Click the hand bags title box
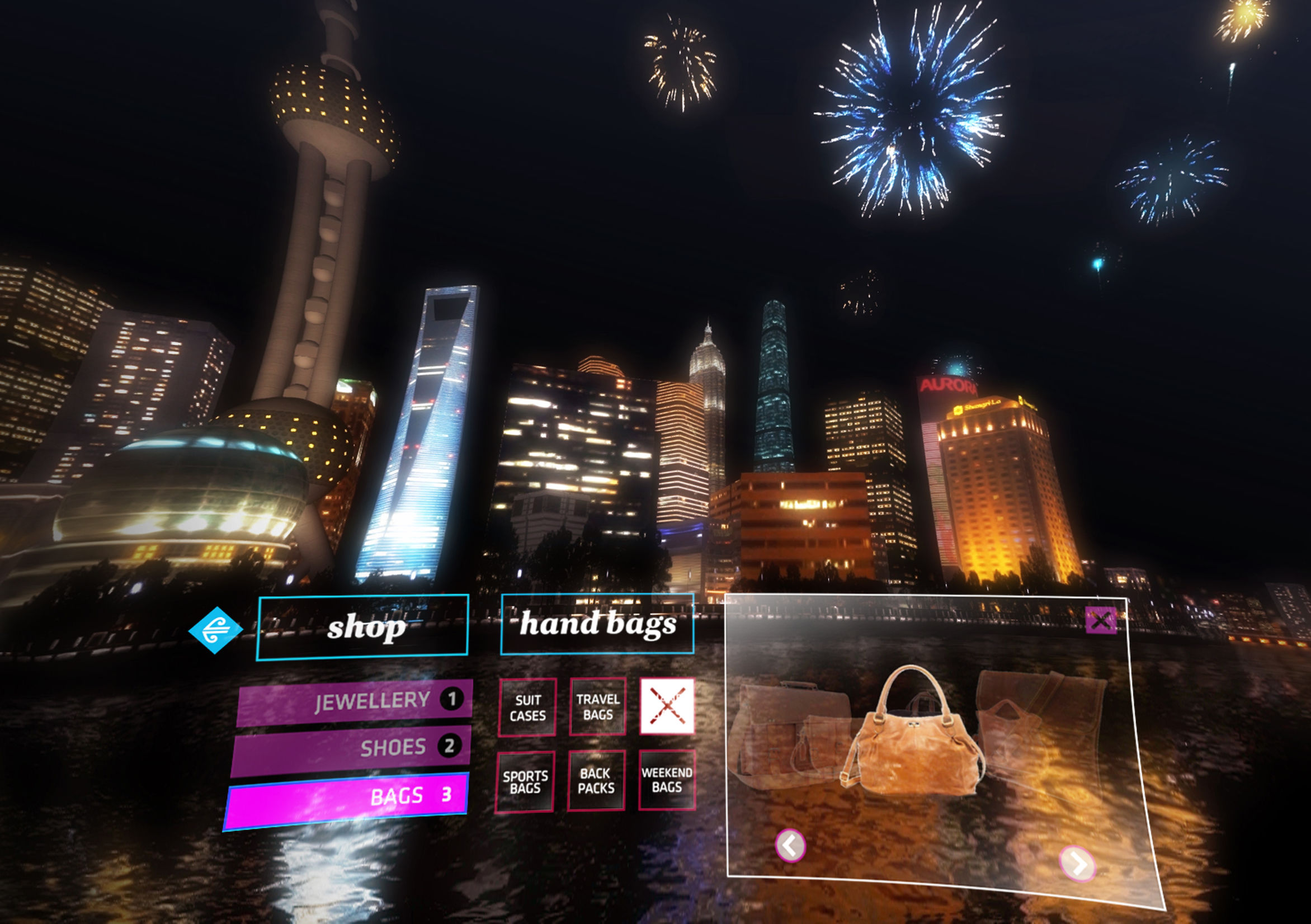1311x924 pixels. point(597,624)
